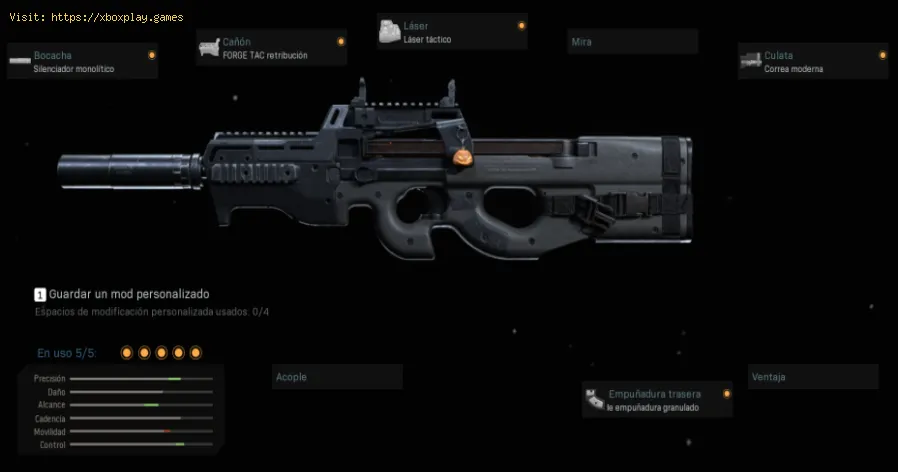Open the empty Mira optic slot
The image size is (898, 472).
pyautogui.click(x=631, y=42)
